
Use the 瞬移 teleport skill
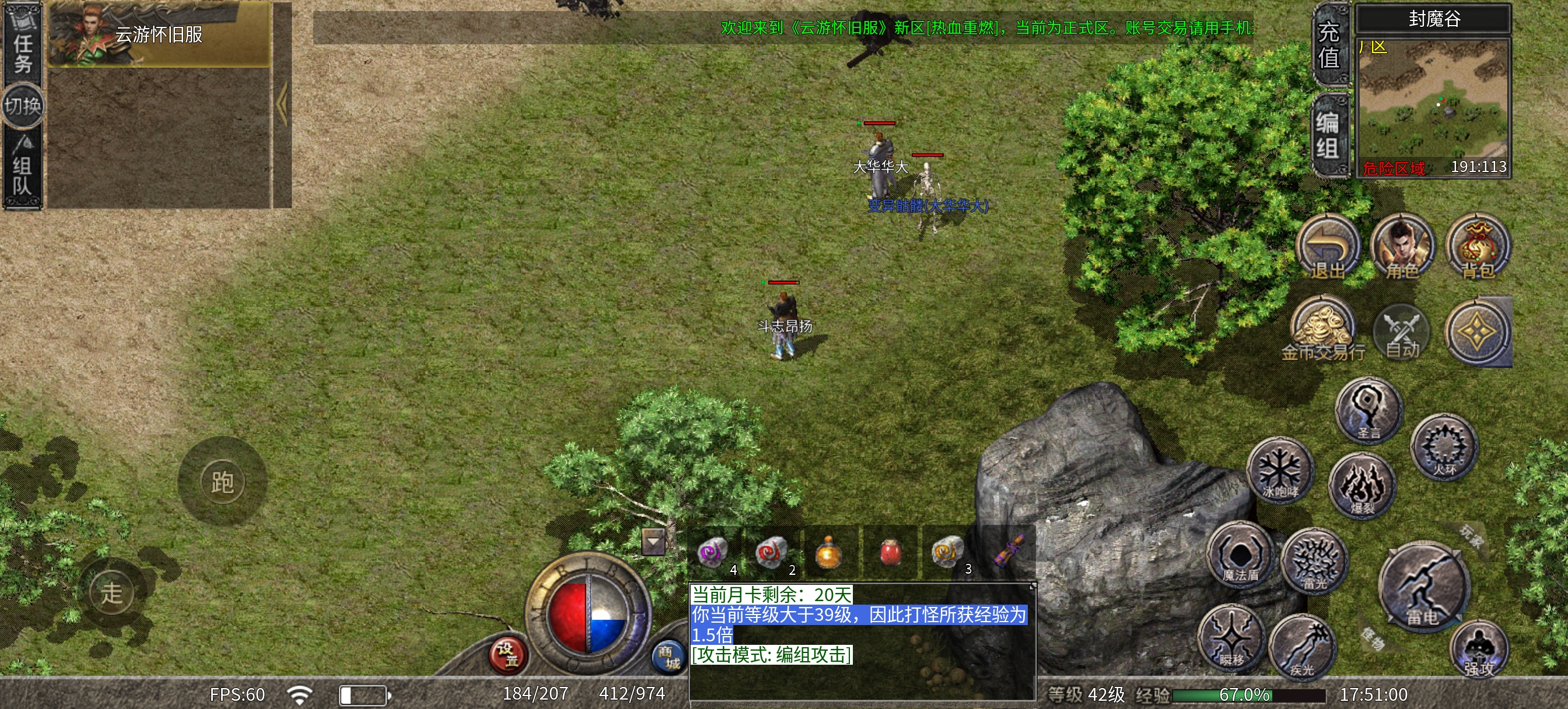click(1231, 638)
